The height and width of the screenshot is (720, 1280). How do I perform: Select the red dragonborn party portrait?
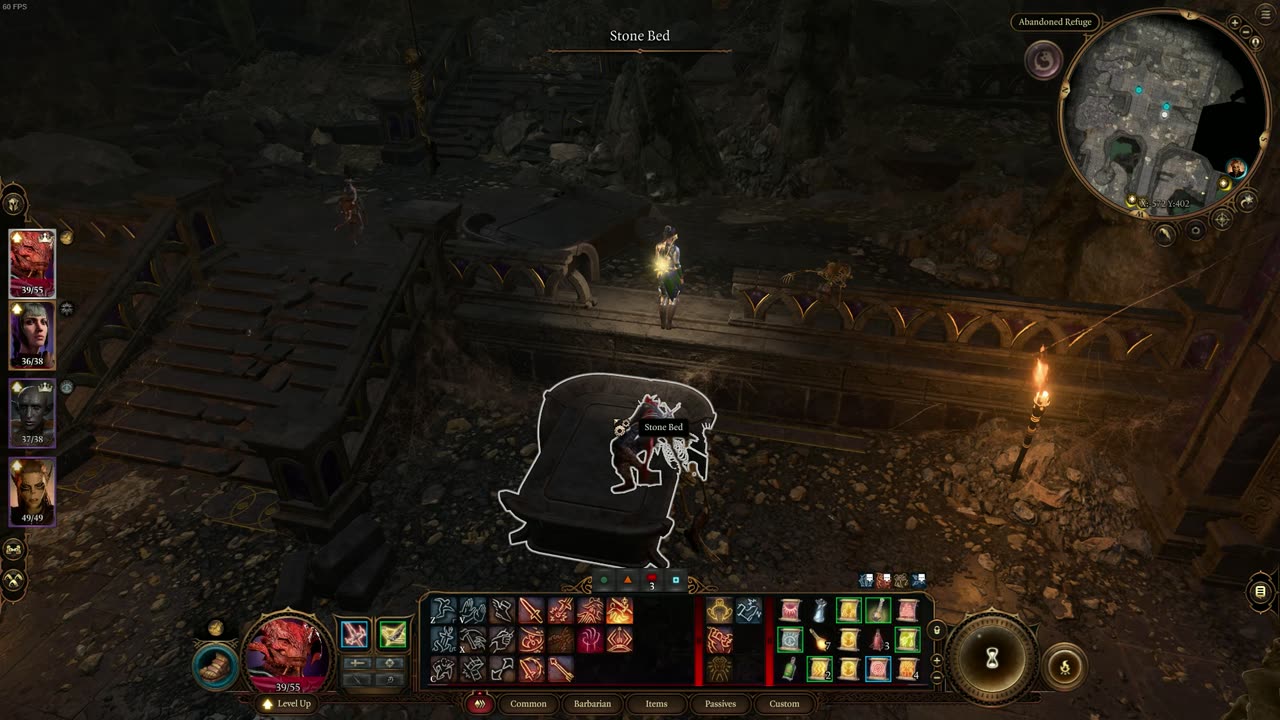32,264
